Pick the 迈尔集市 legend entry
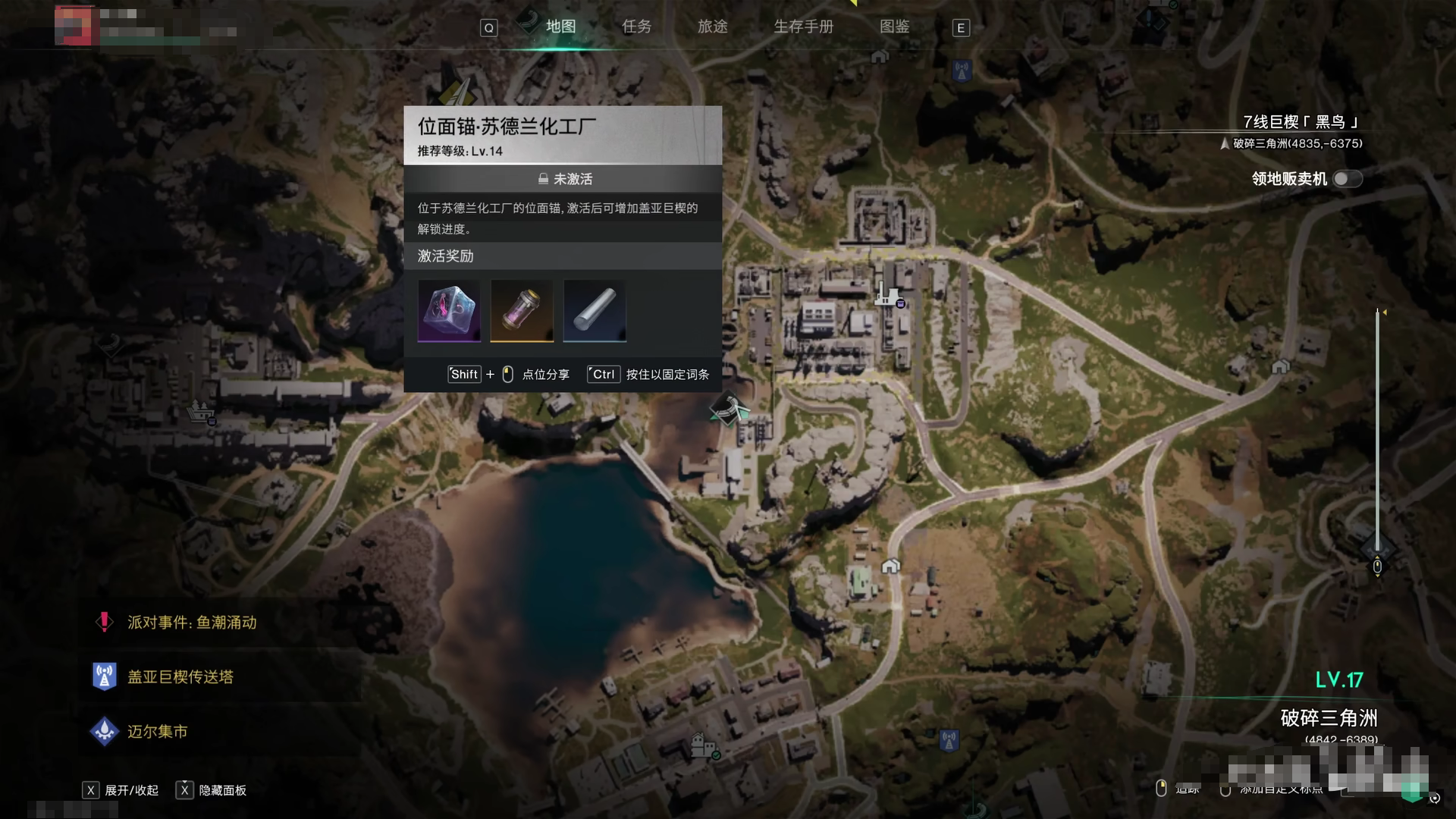The width and height of the screenshot is (1456, 819). pyautogui.click(x=157, y=732)
